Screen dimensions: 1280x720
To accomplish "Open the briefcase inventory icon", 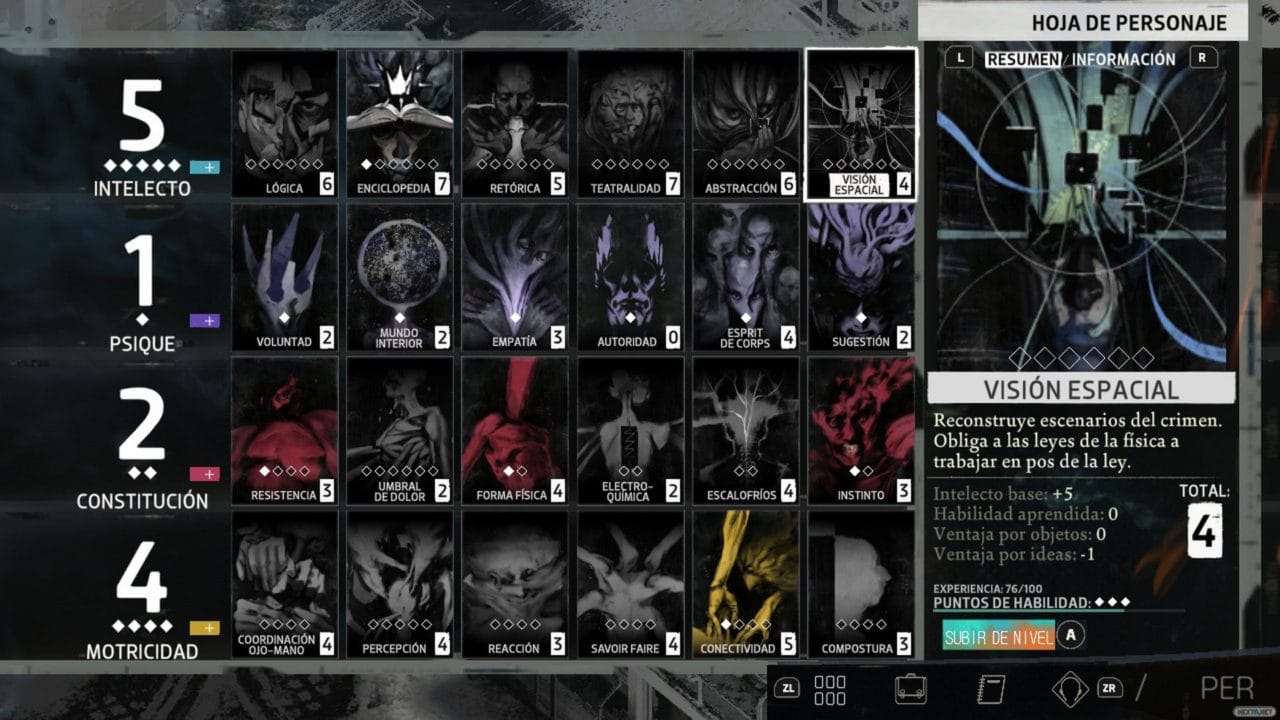I will [910, 689].
